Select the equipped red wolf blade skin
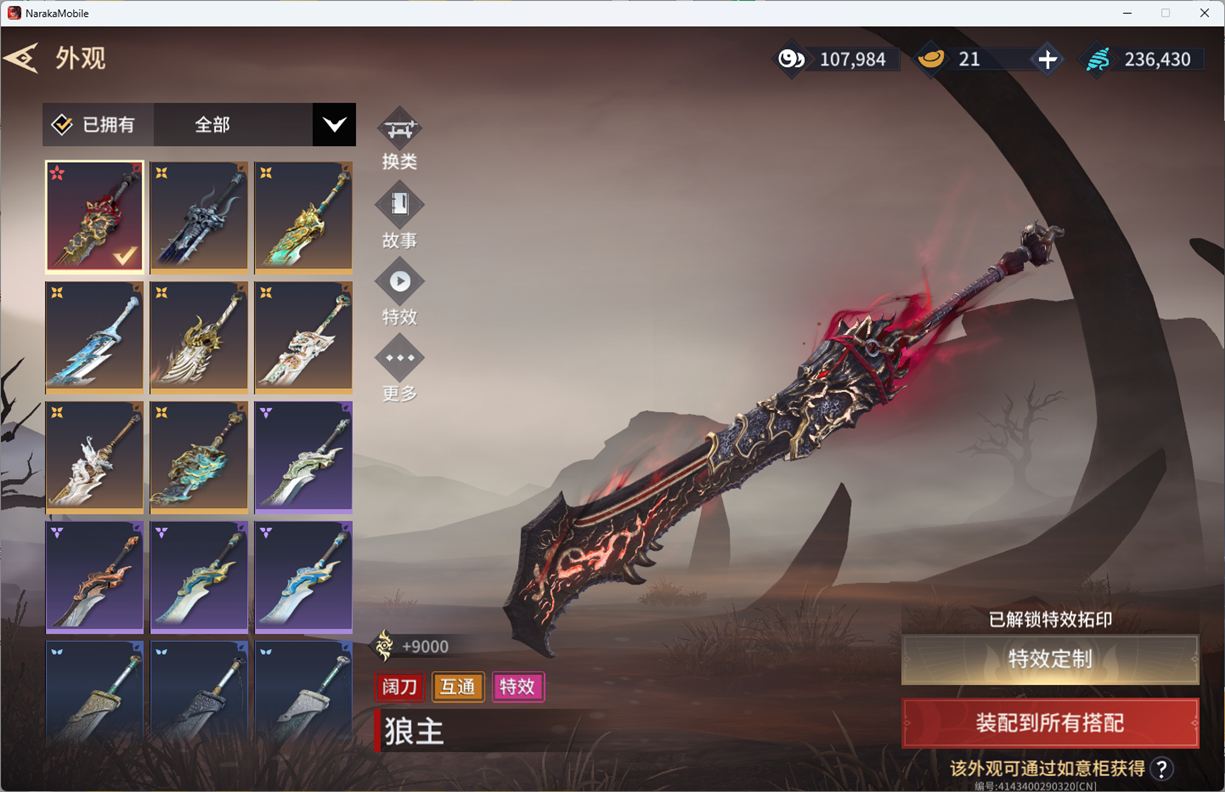This screenshot has width=1225, height=792. pos(95,217)
